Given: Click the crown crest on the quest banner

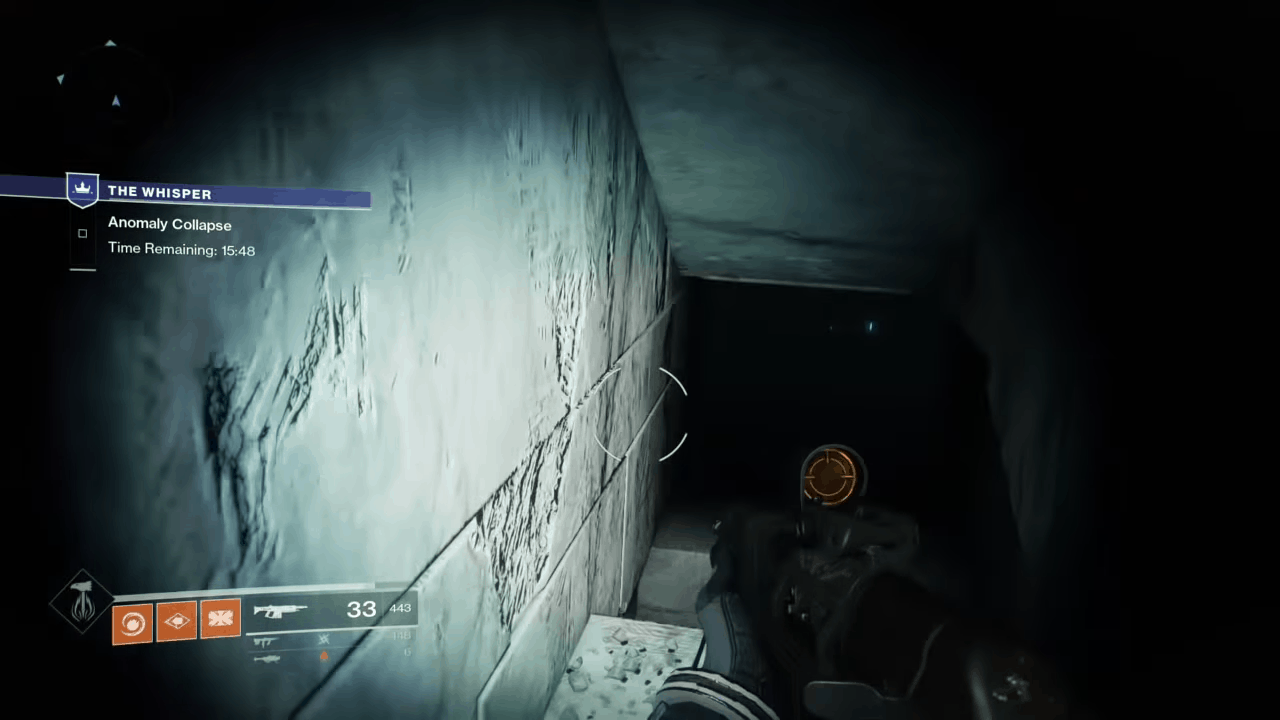Looking at the screenshot, I should point(82,189).
